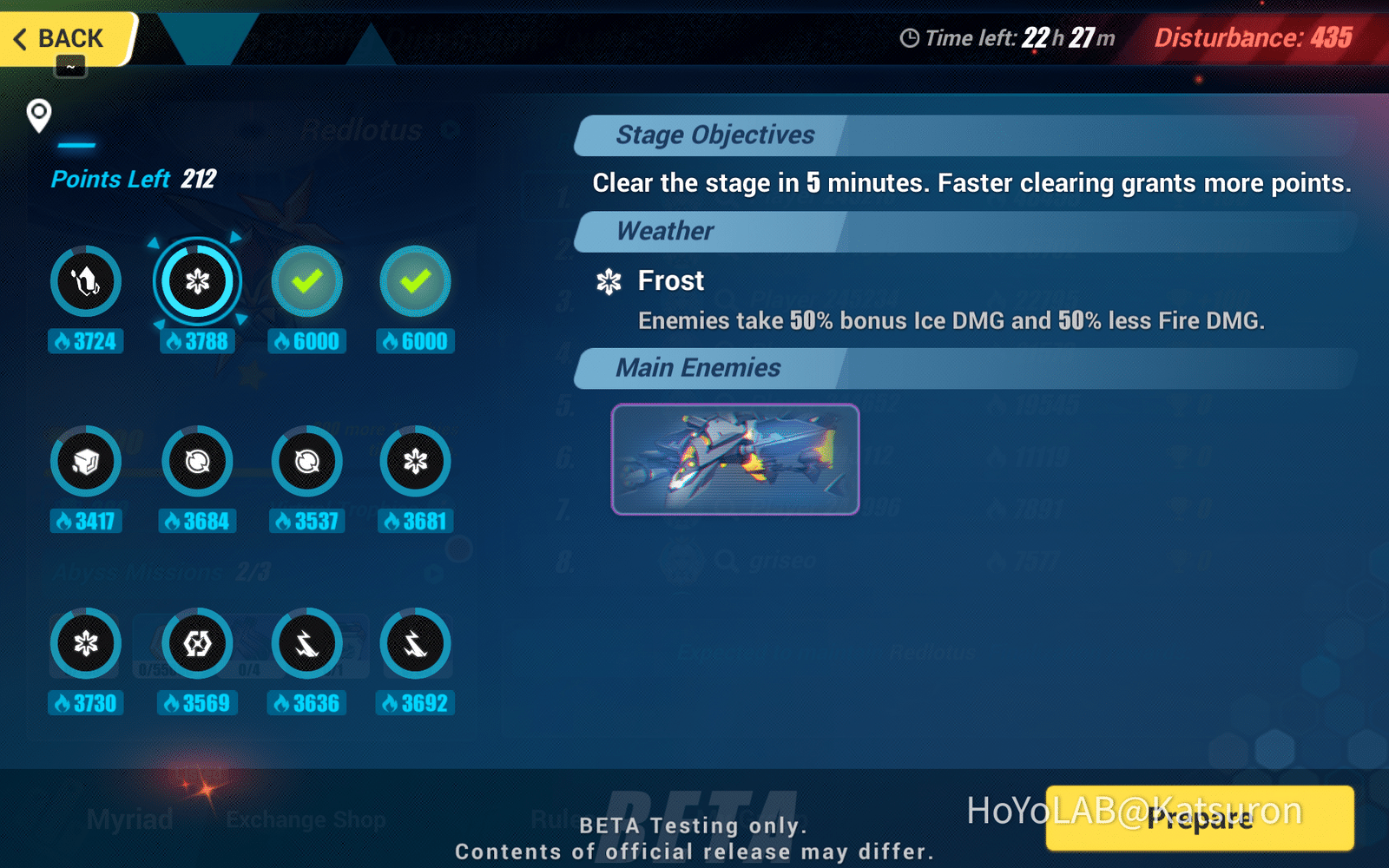1389x868 pixels.
Task: Click the clock icon beside Time left
Action: [x=910, y=38]
